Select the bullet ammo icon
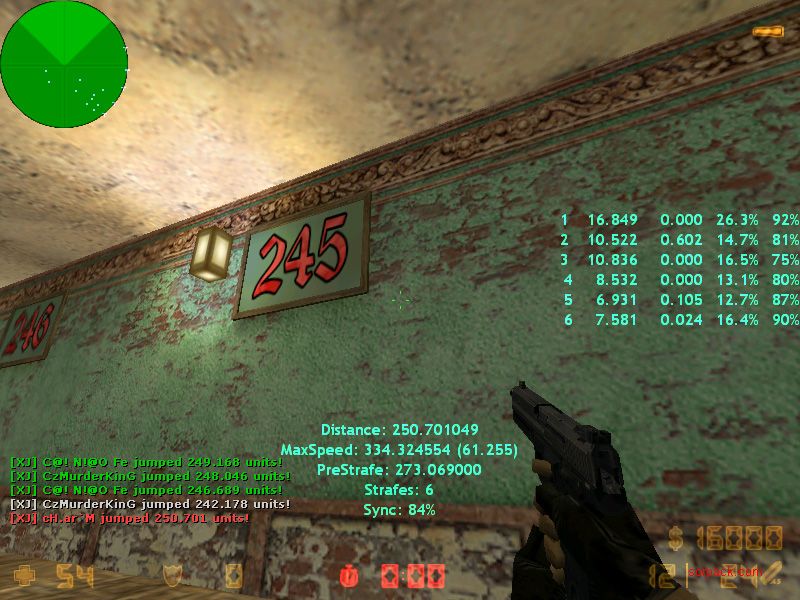800x600 pixels. [766, 32]
